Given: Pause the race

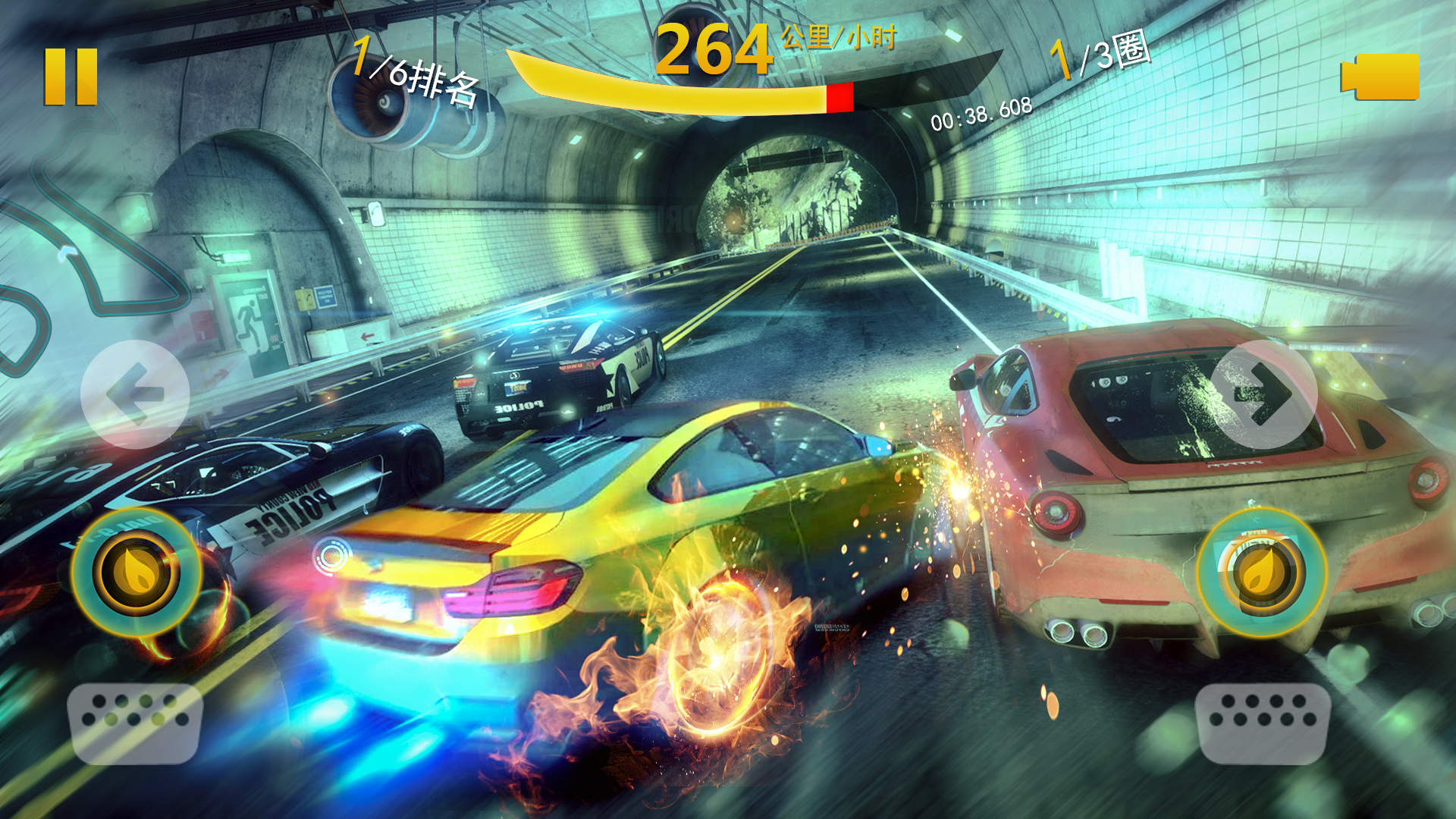Looking at the screenshot, I should (x=71, y=77).
